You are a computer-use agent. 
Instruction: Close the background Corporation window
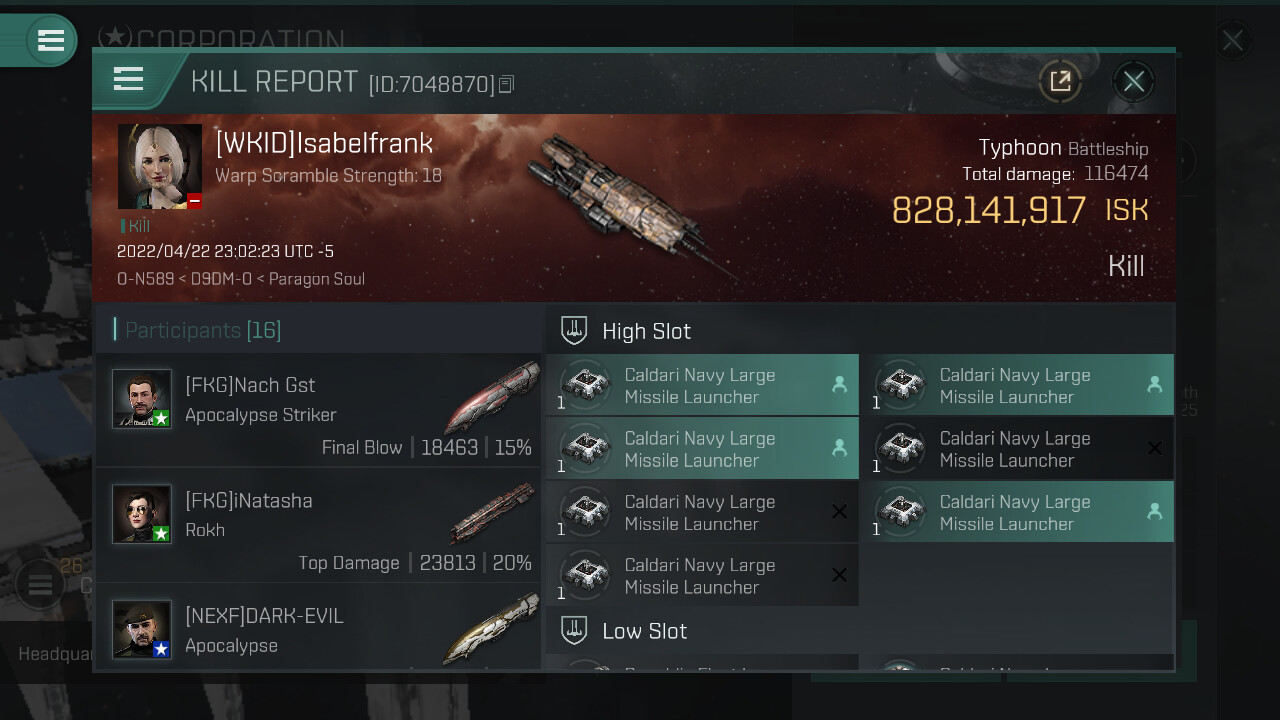pos(1232,41)
